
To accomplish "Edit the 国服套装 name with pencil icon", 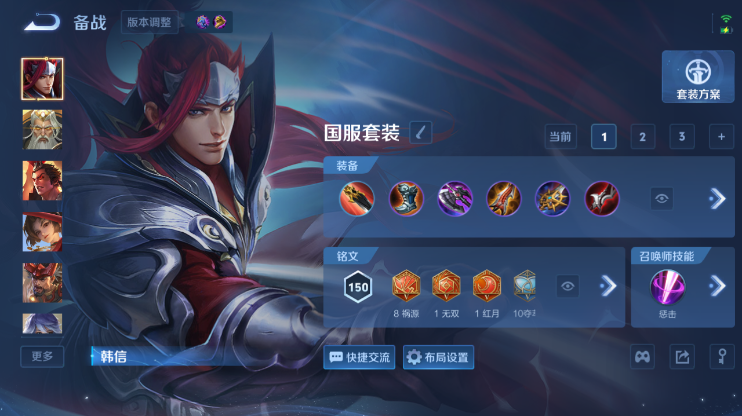I will coord(421,132).
